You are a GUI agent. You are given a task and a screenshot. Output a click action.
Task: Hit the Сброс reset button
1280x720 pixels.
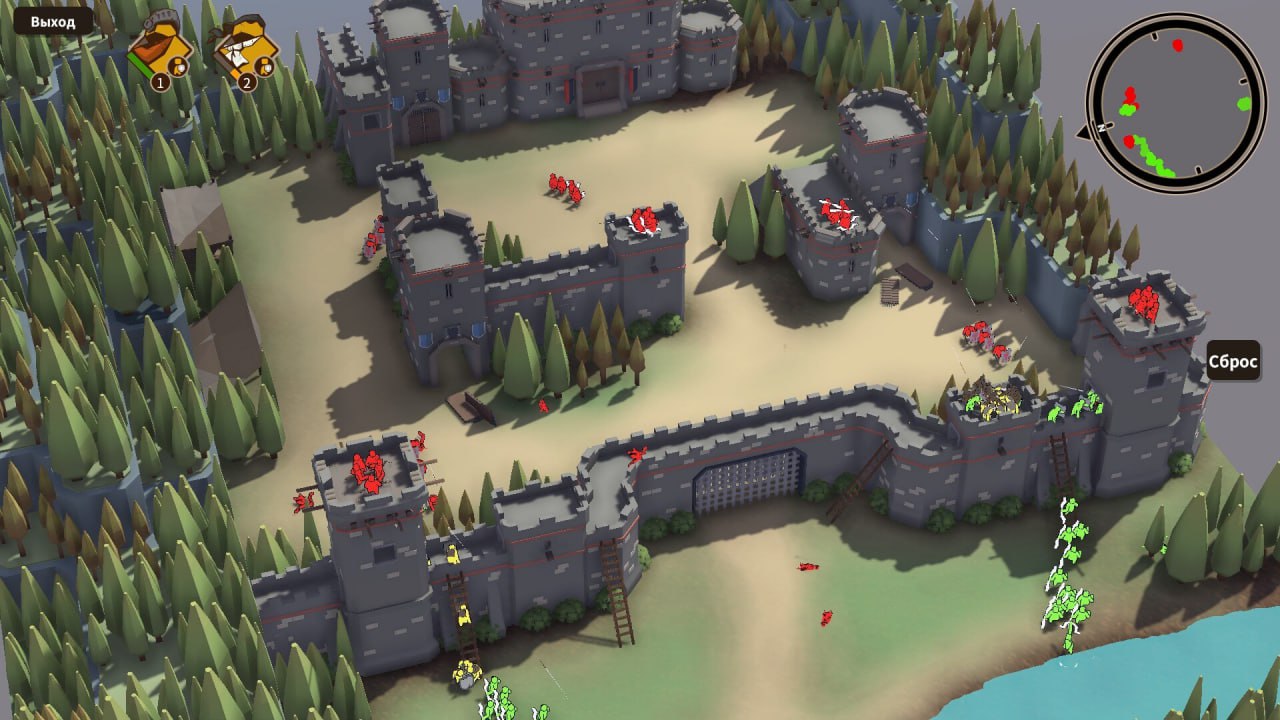pyautogui.click(x=1233, y=361)
